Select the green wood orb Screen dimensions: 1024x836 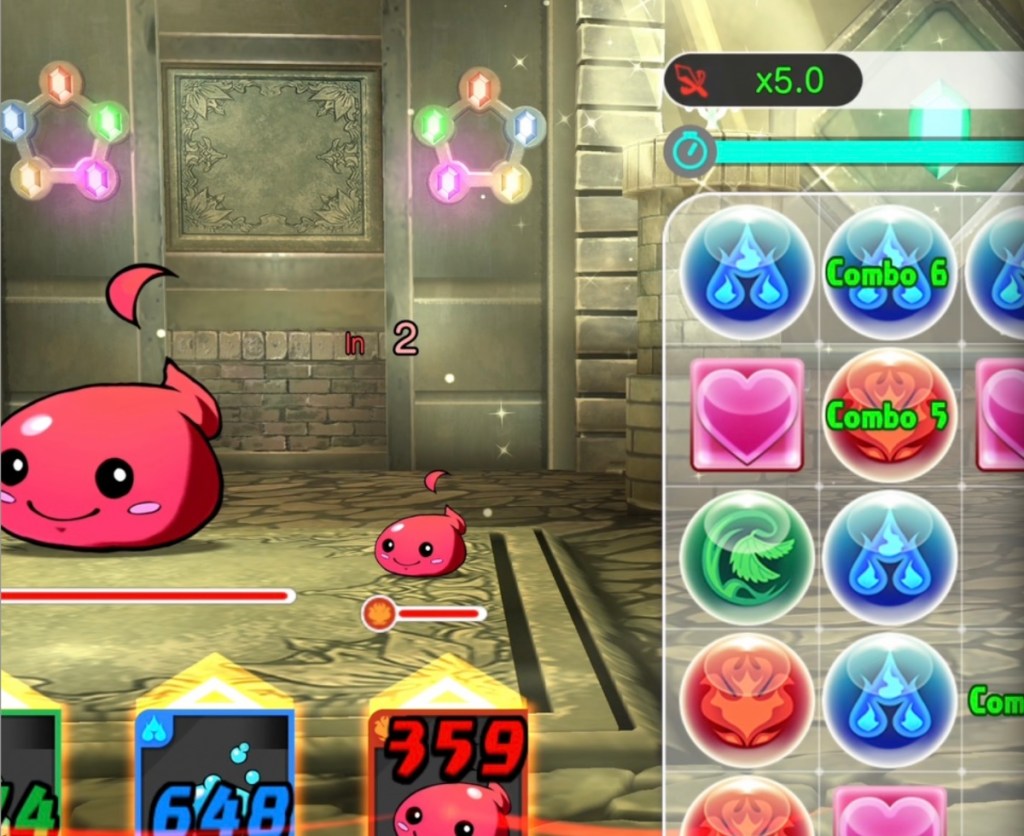pos(747,558)
